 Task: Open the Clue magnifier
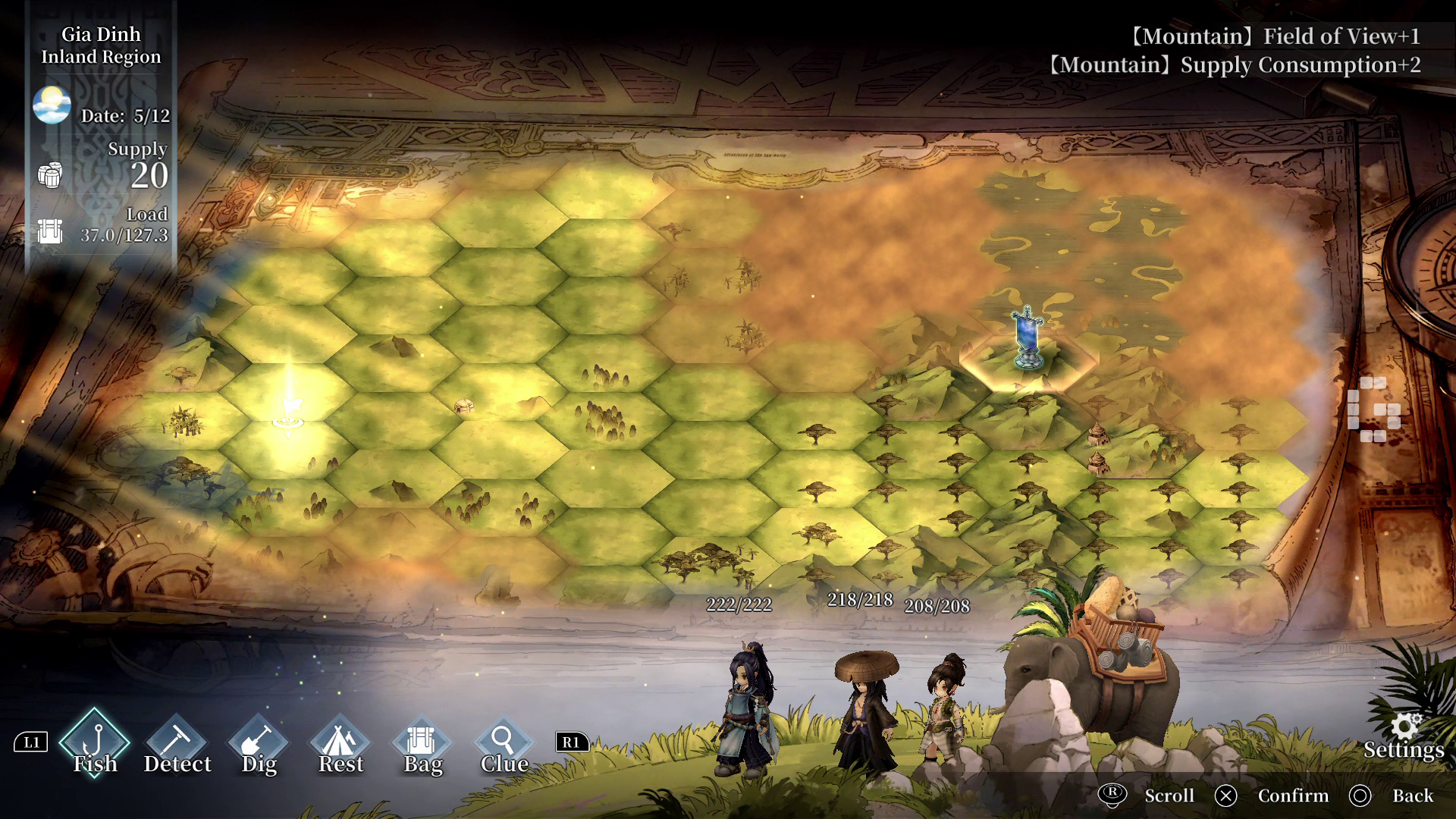tap(504, 743)
